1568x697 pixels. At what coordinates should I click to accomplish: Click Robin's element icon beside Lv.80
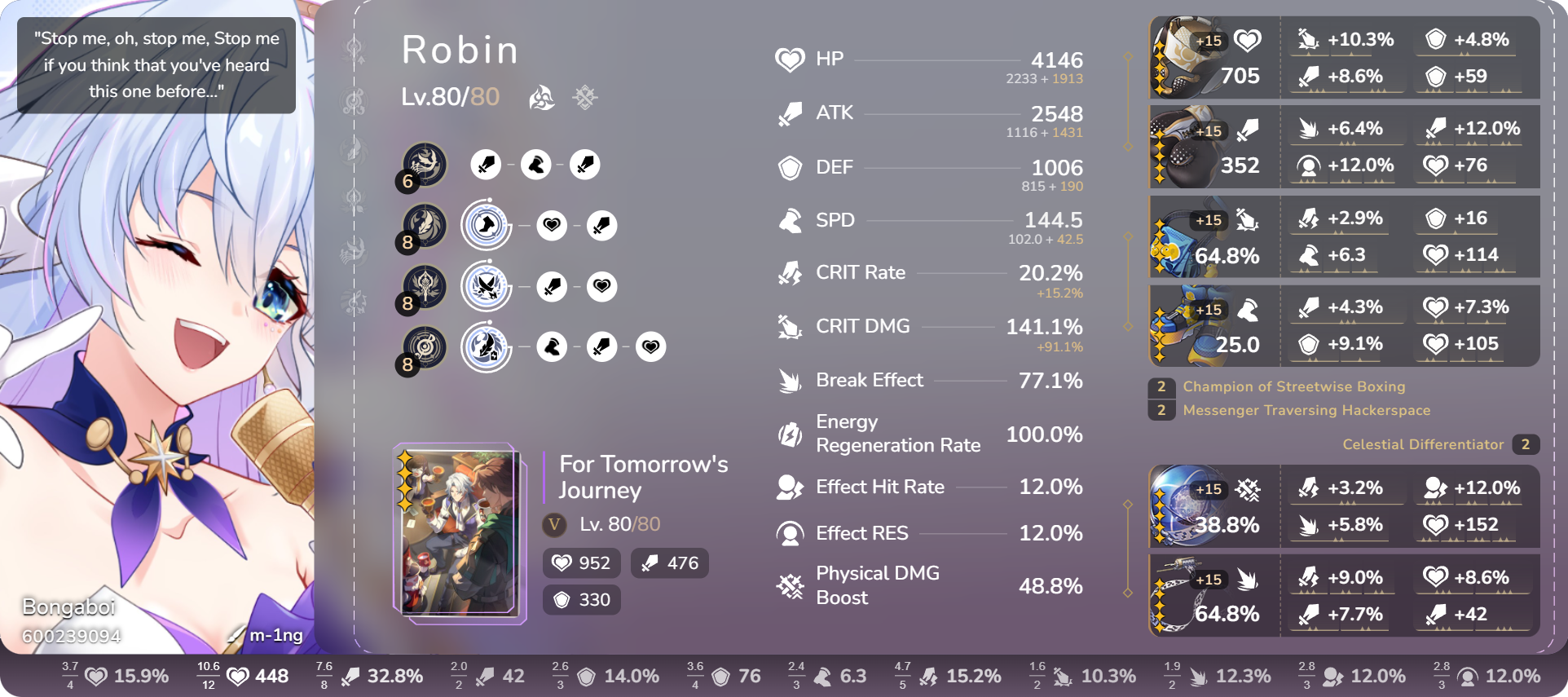pyautogui.click(x=541, y=97)
